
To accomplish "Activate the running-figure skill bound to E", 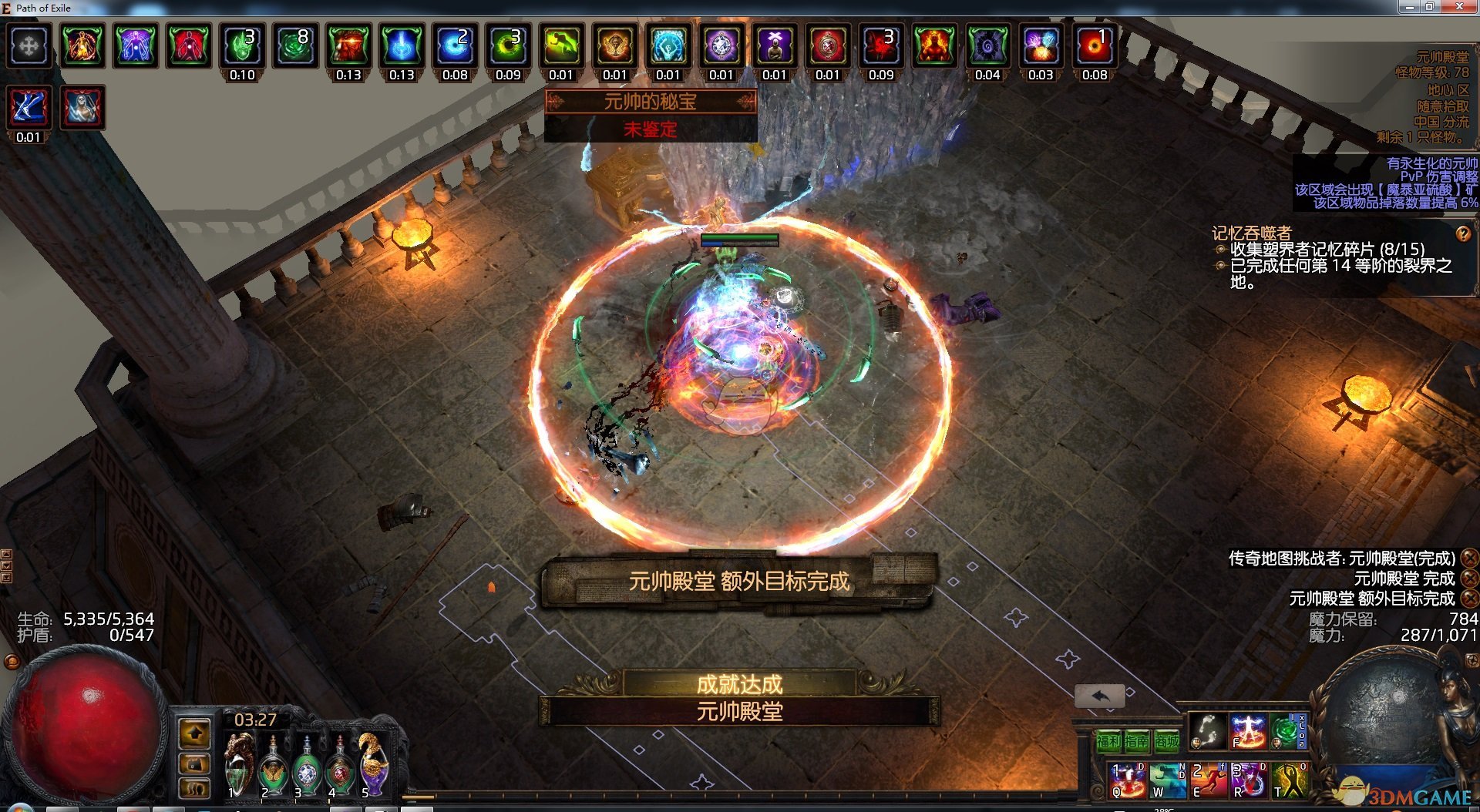I will [x=1208, y=780].
